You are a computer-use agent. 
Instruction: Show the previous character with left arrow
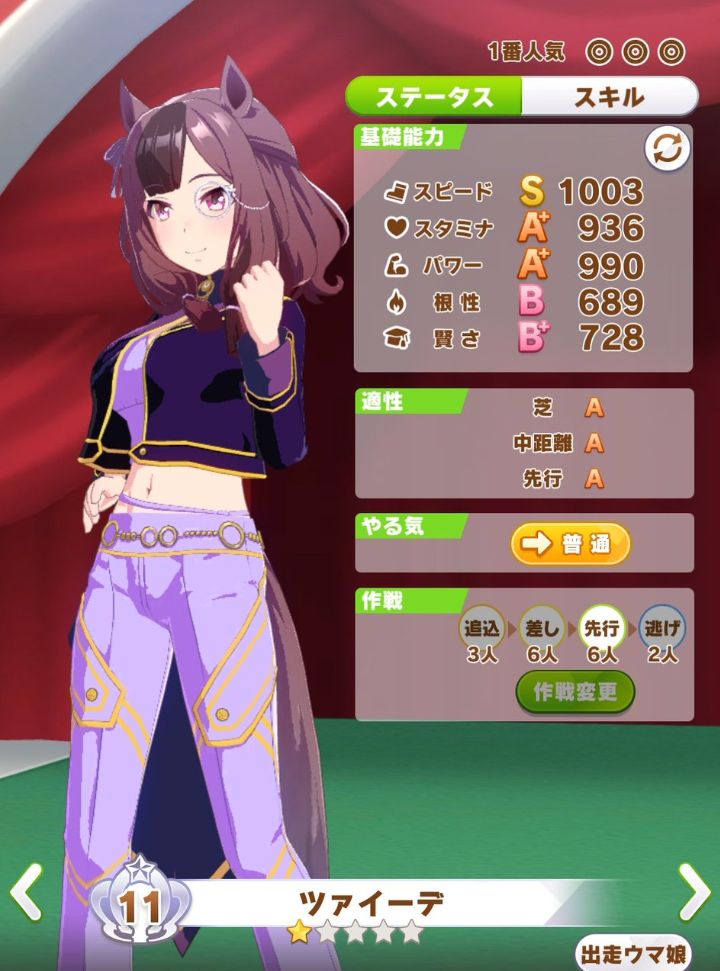point(25,891)
